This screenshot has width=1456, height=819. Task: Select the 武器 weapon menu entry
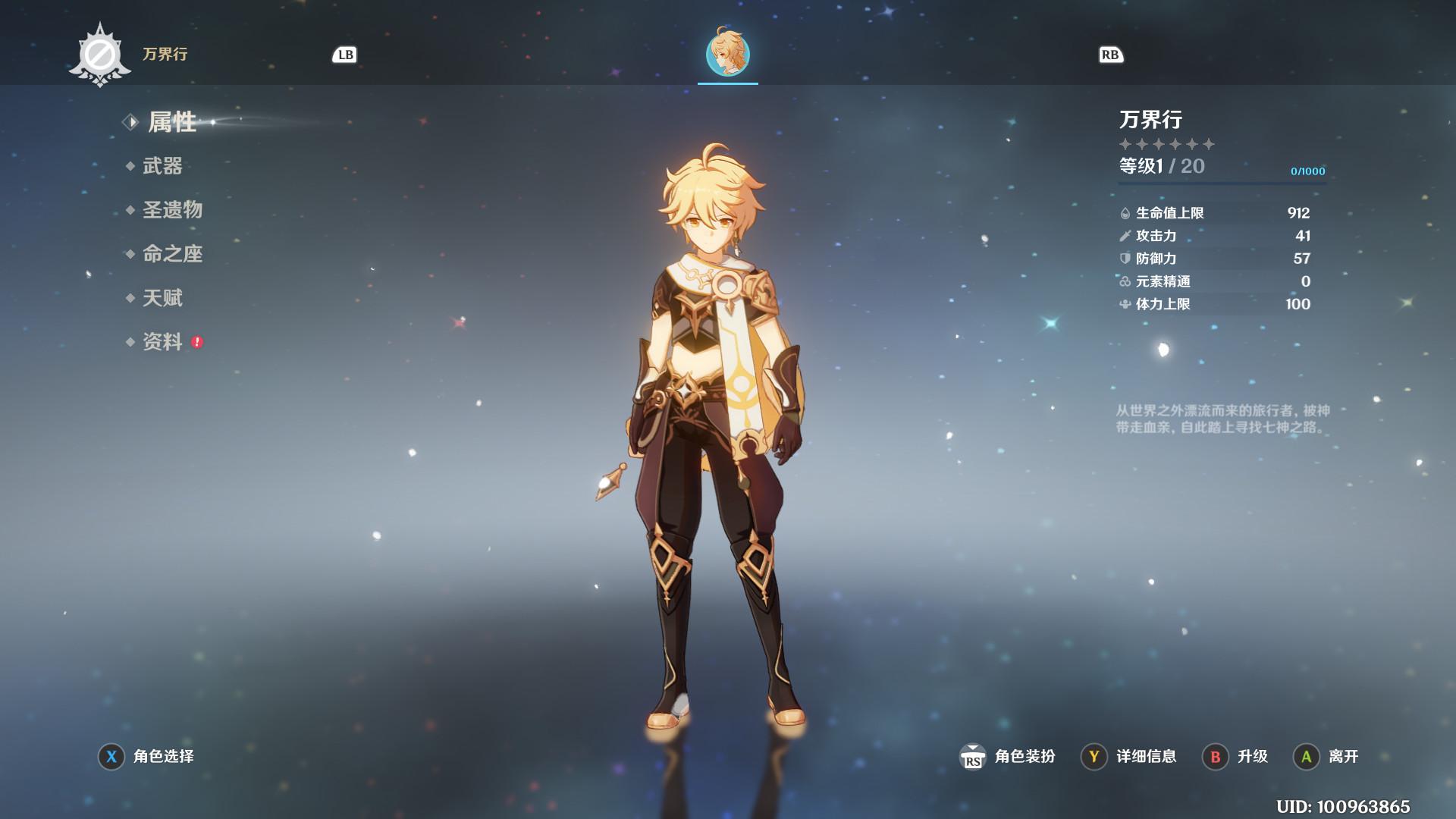pyautogui.click(x=162, y=166)
